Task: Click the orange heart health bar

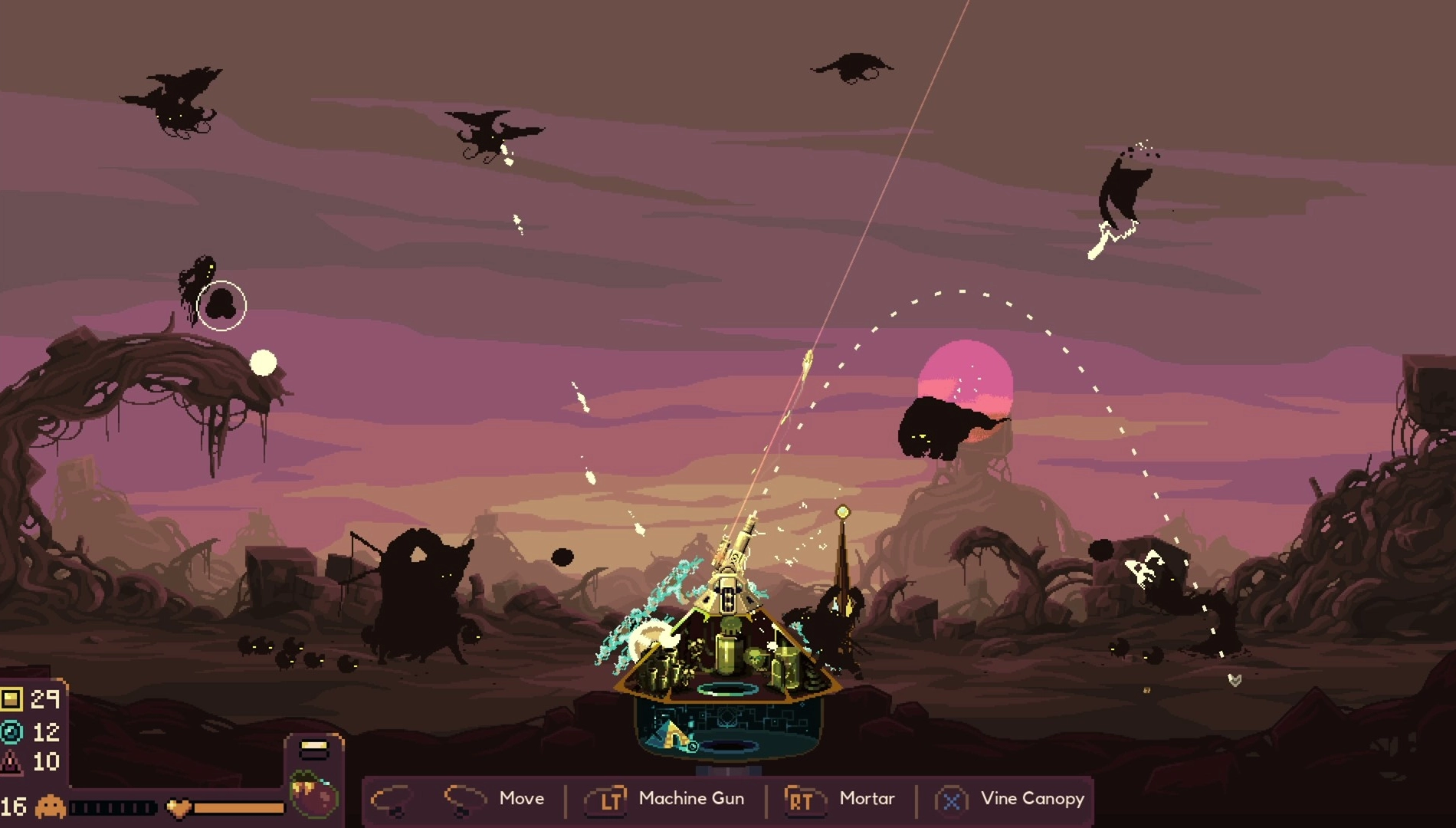Action: coord(238,807)
